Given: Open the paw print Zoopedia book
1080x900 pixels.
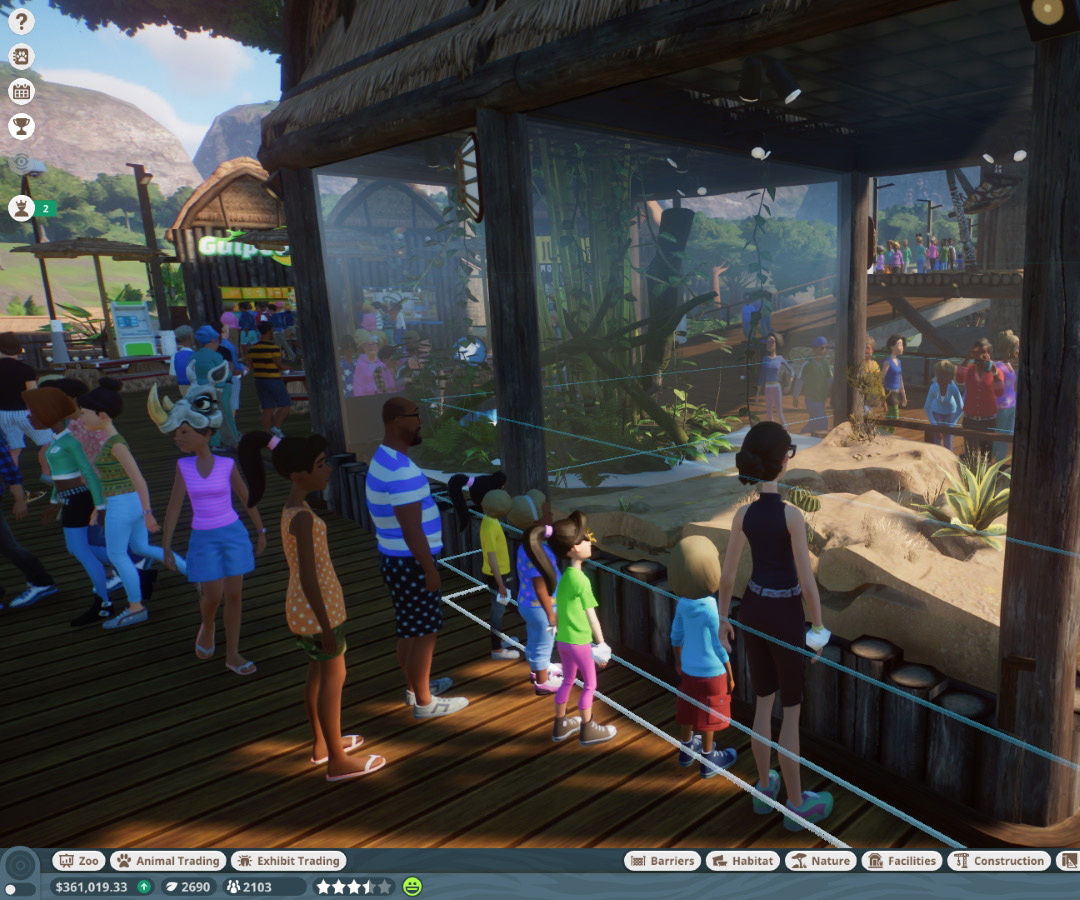Looking at the screenshot, I should pyautogui.click(x=21, y=56).
